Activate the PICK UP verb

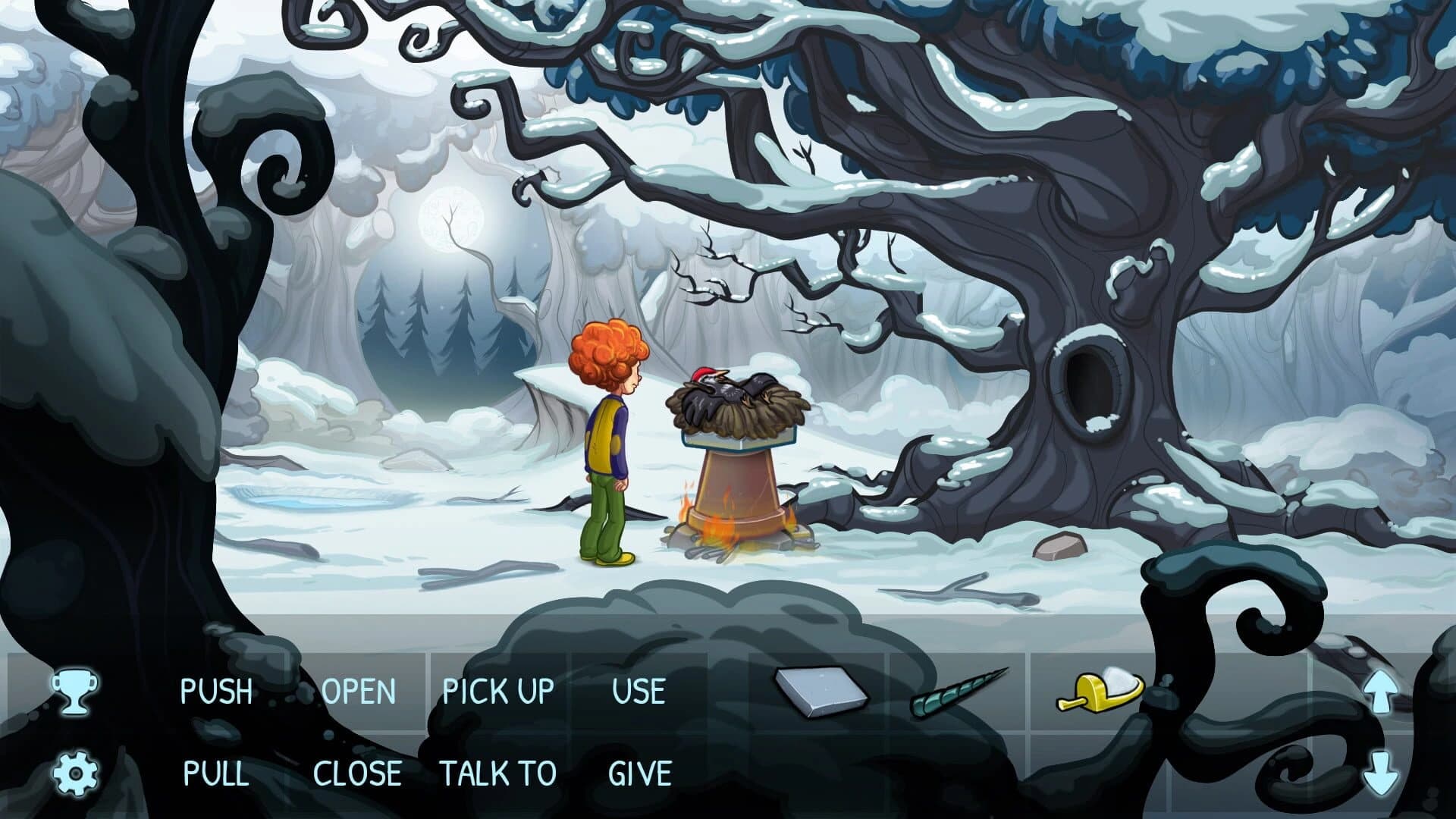[x=498, y=692]
